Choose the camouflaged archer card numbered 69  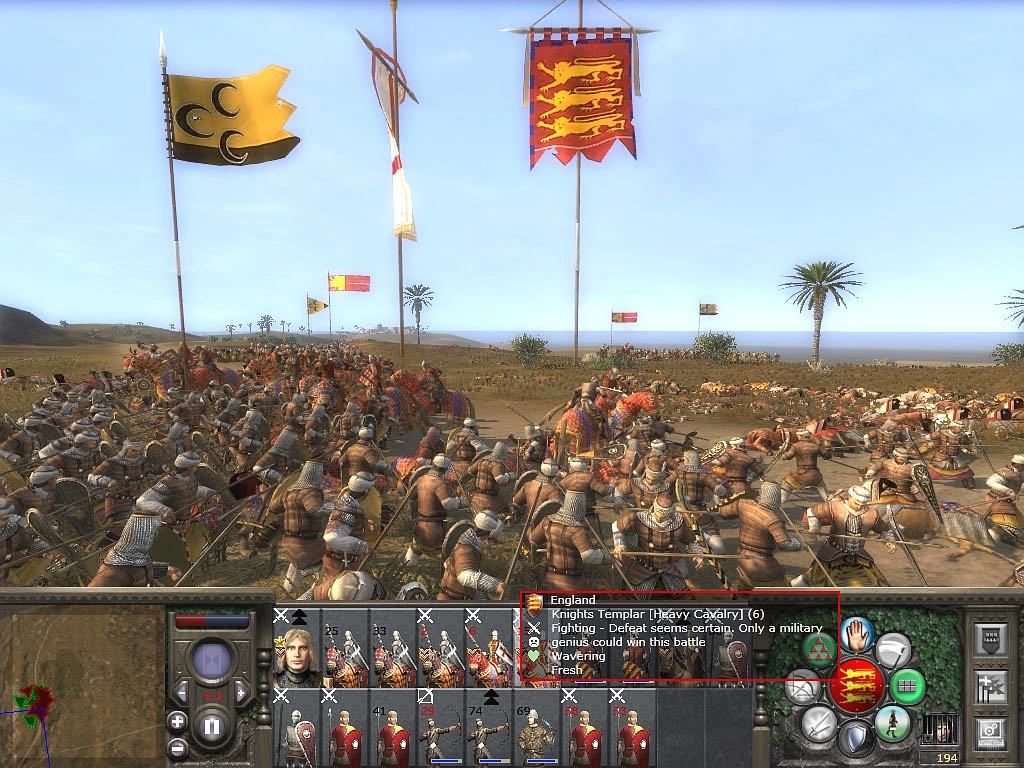click(x=536, y=735)
